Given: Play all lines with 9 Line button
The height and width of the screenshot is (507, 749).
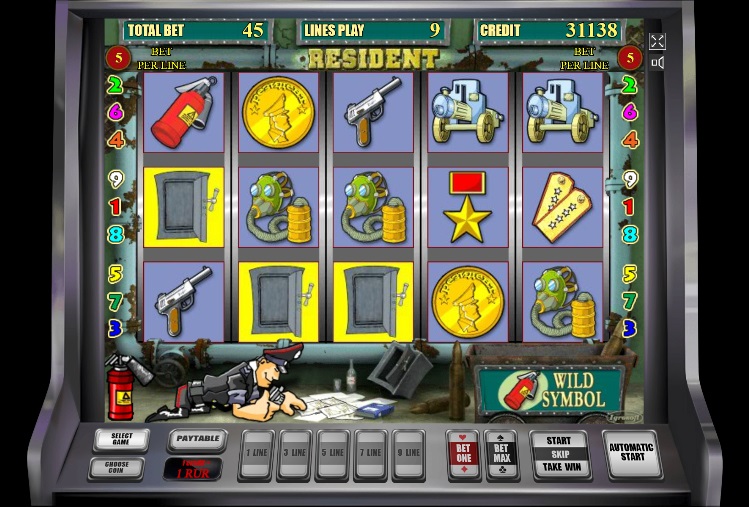Looking at the screenshot, I should pos(407,453).
